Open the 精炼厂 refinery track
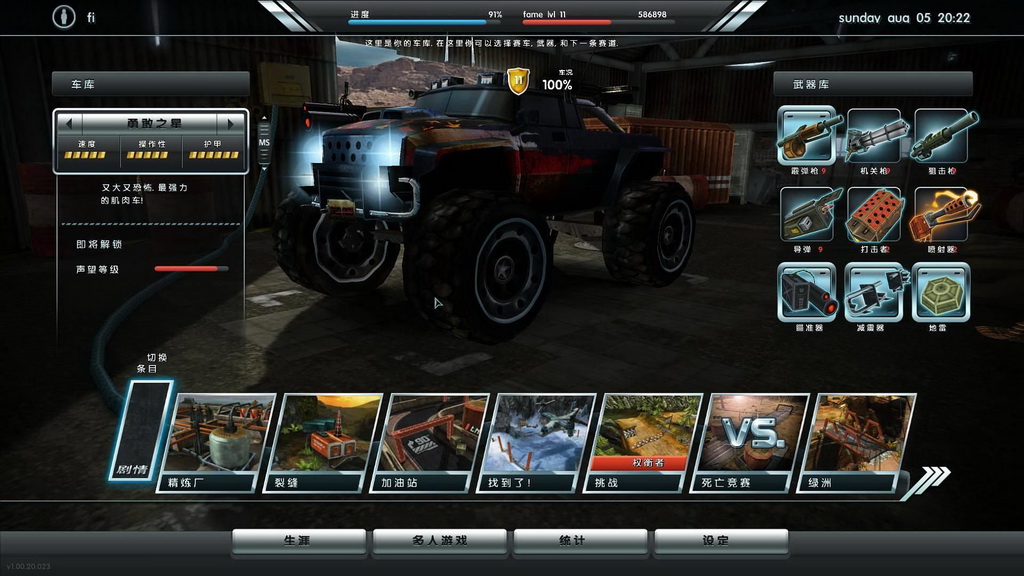Image resolution: width=1024 pixels, height=576 pixels. click(213, 440)
